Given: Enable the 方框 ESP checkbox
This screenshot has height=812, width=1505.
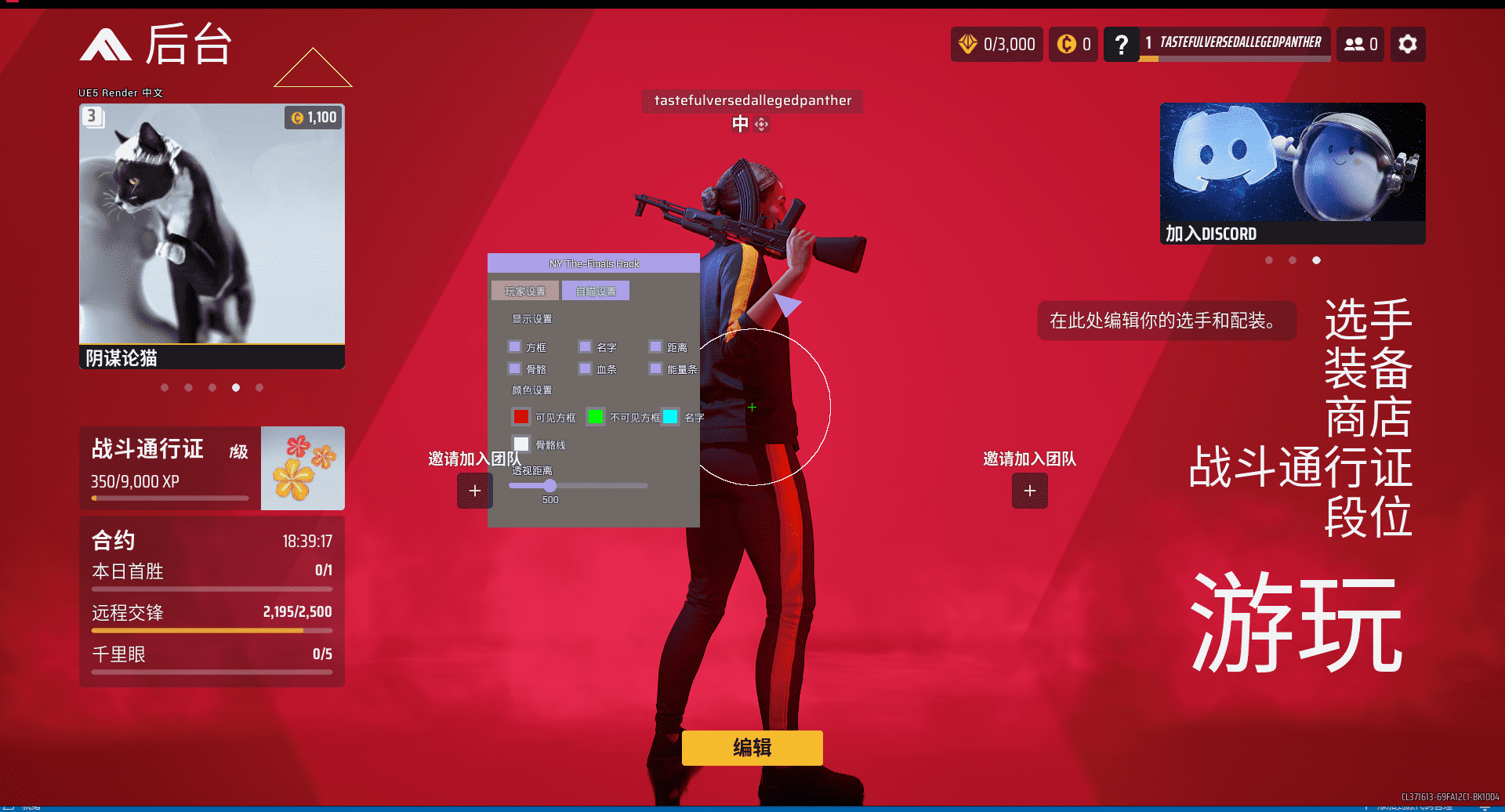Looking at the screenshot, I should tap(515, 346).
